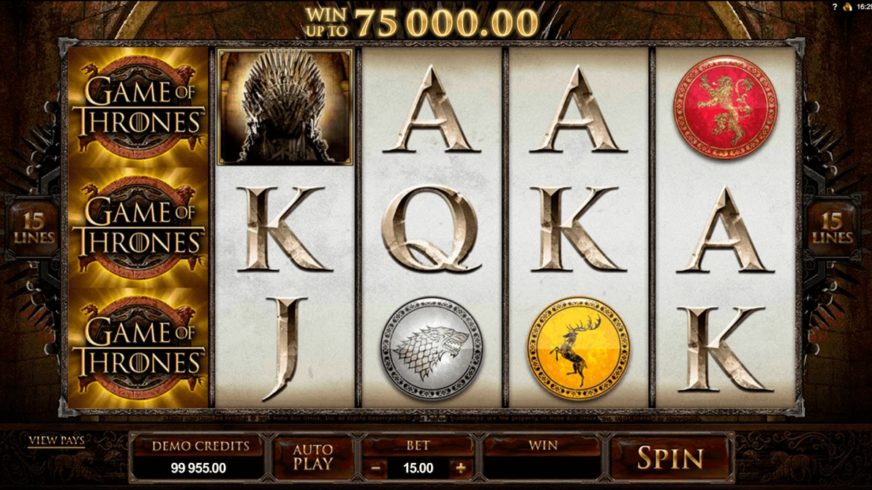
Task: Open the Auto Play options
Action: (312, 459)
